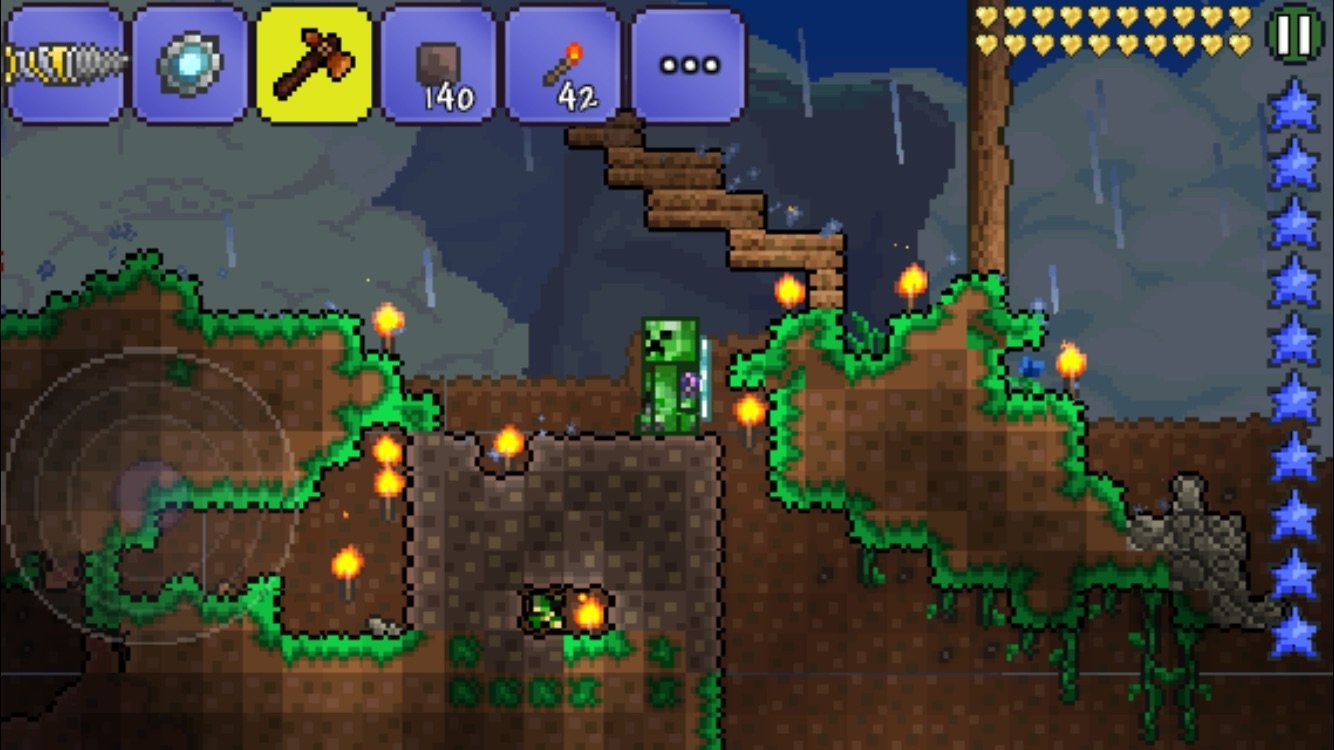The height and width of the screenshot is (750, 1334).
Task: Select the torch stack of 42
Action: click(x=563, y=64)
